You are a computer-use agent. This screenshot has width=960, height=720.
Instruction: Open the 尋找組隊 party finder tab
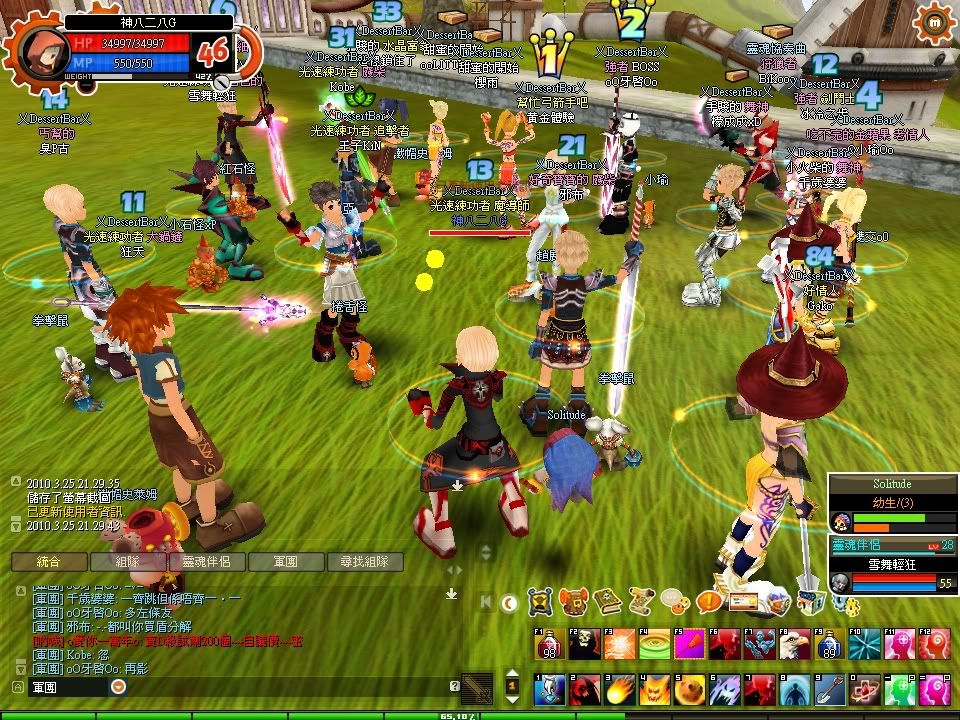pos(364,562)
